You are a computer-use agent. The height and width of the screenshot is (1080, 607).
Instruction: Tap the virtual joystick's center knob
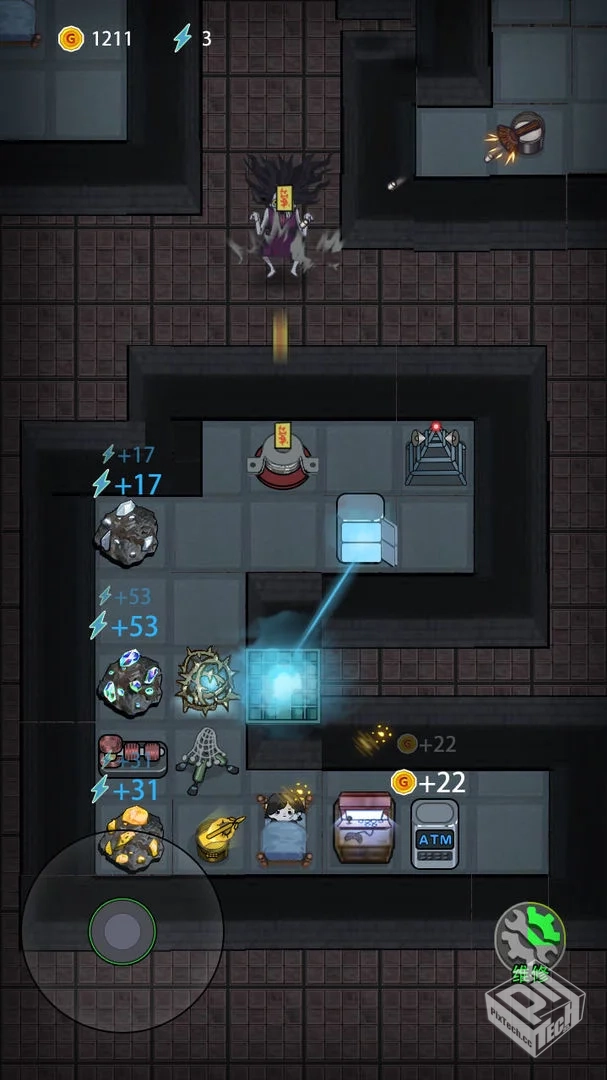(x=122, y=931)
